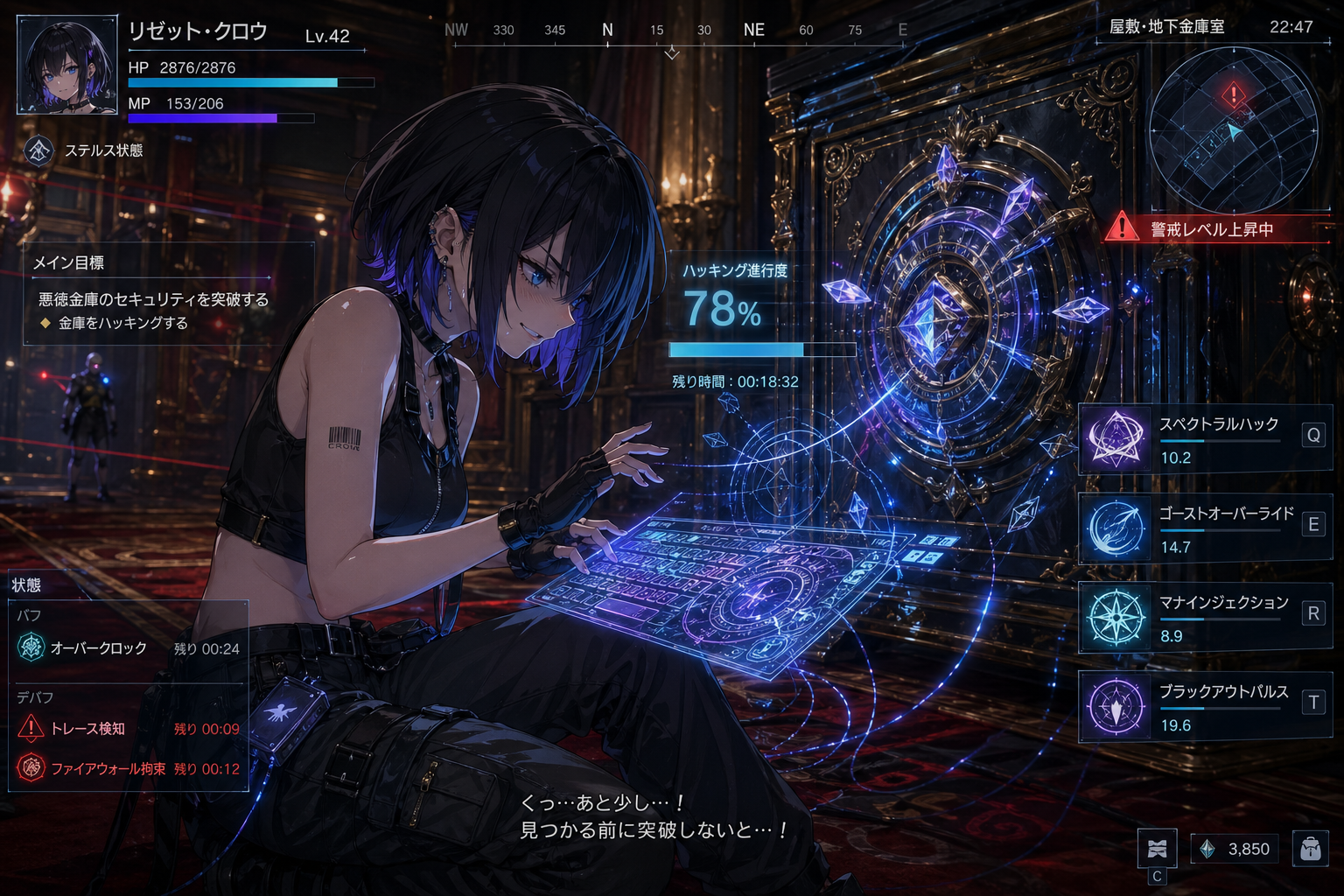The width and height of the screenshot is (1344, 896).
Task: Open the circular minimap
Action: (1232, 131)
